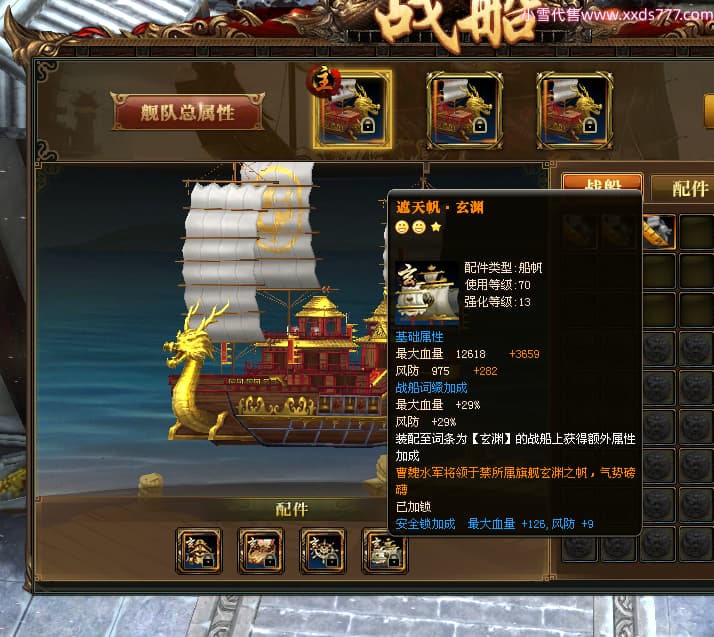Screen dimensions: 714x637
Task: Select the white sail accessory slot
Action: coord(385,550)
